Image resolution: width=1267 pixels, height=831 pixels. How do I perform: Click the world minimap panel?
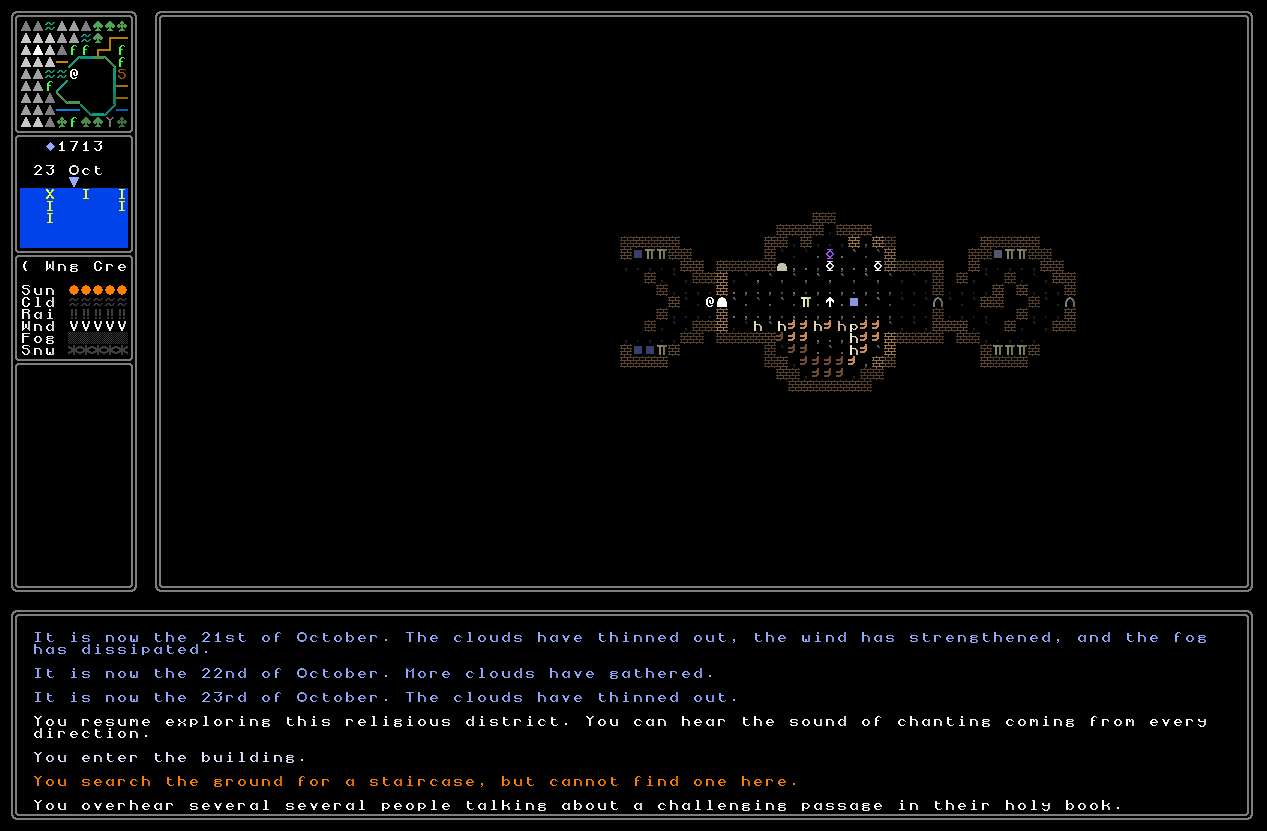click(x=74, y=73)
